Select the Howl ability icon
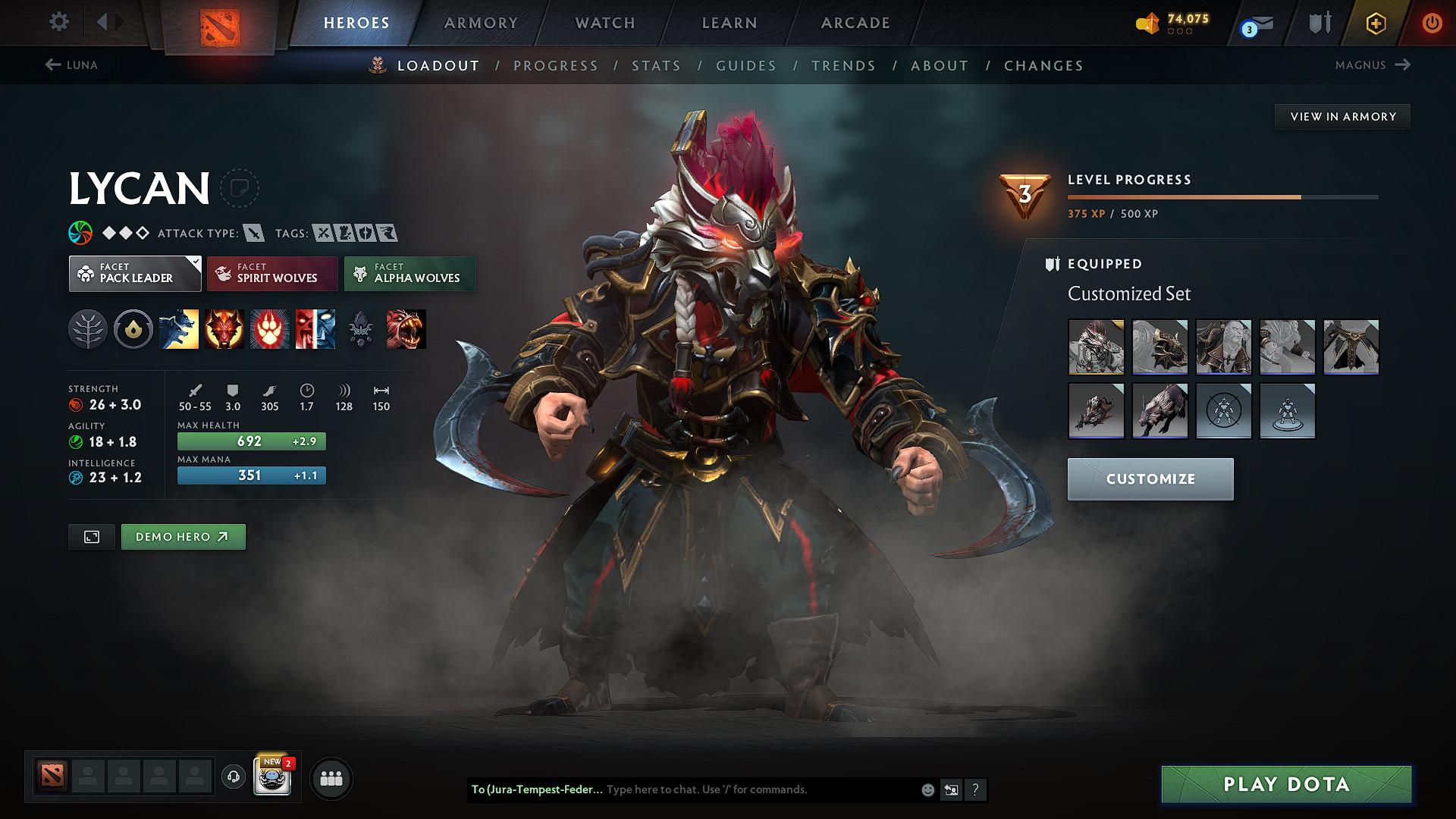This screenshot has height=819, width=1456. [224, 329]
